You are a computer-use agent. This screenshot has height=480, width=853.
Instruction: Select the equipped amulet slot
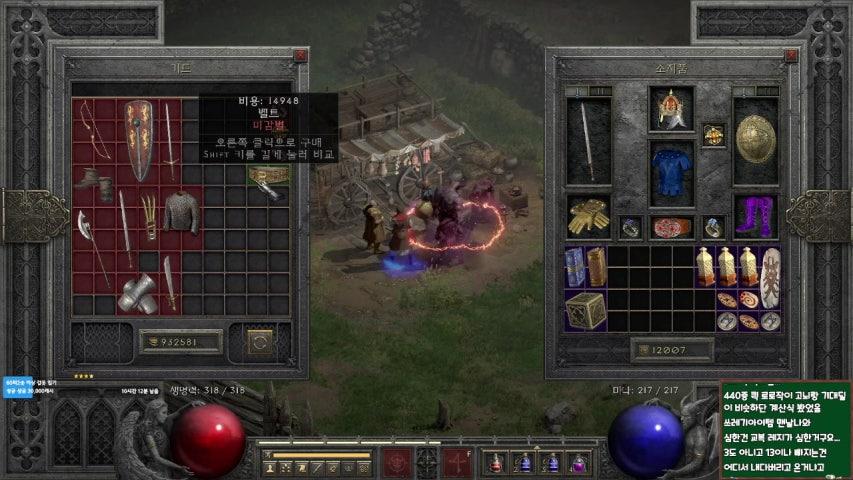[713, 135]
